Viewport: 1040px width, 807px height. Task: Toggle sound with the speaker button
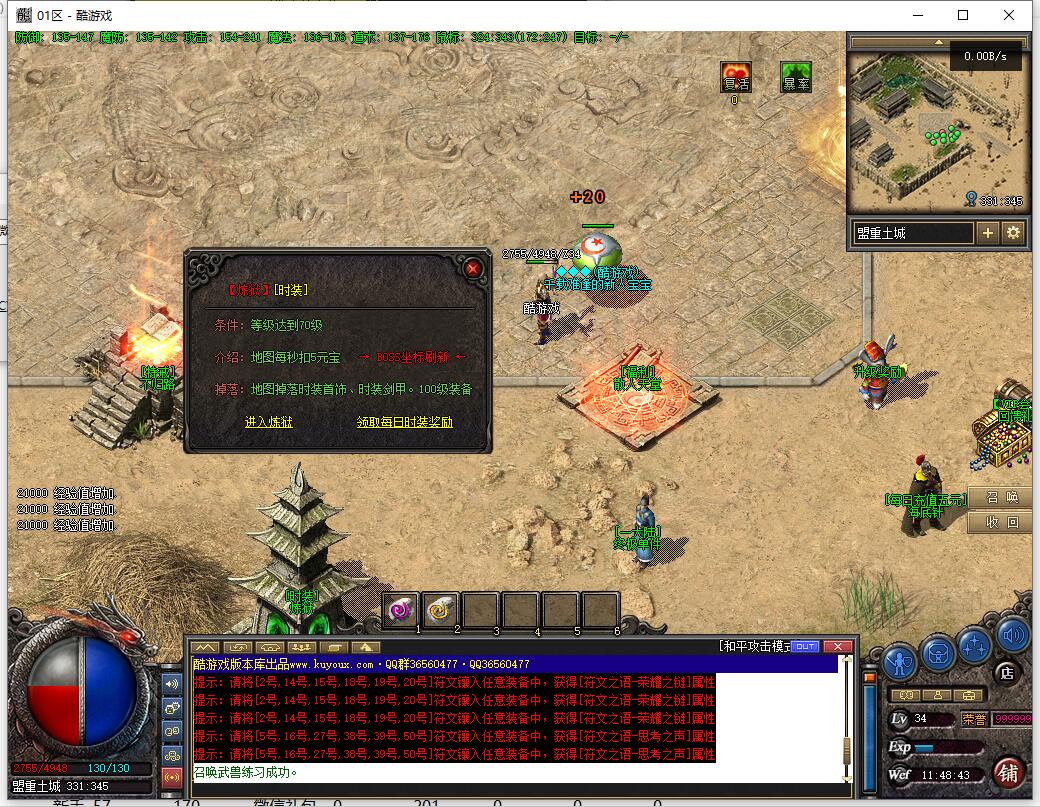(x=1013, y=634)
